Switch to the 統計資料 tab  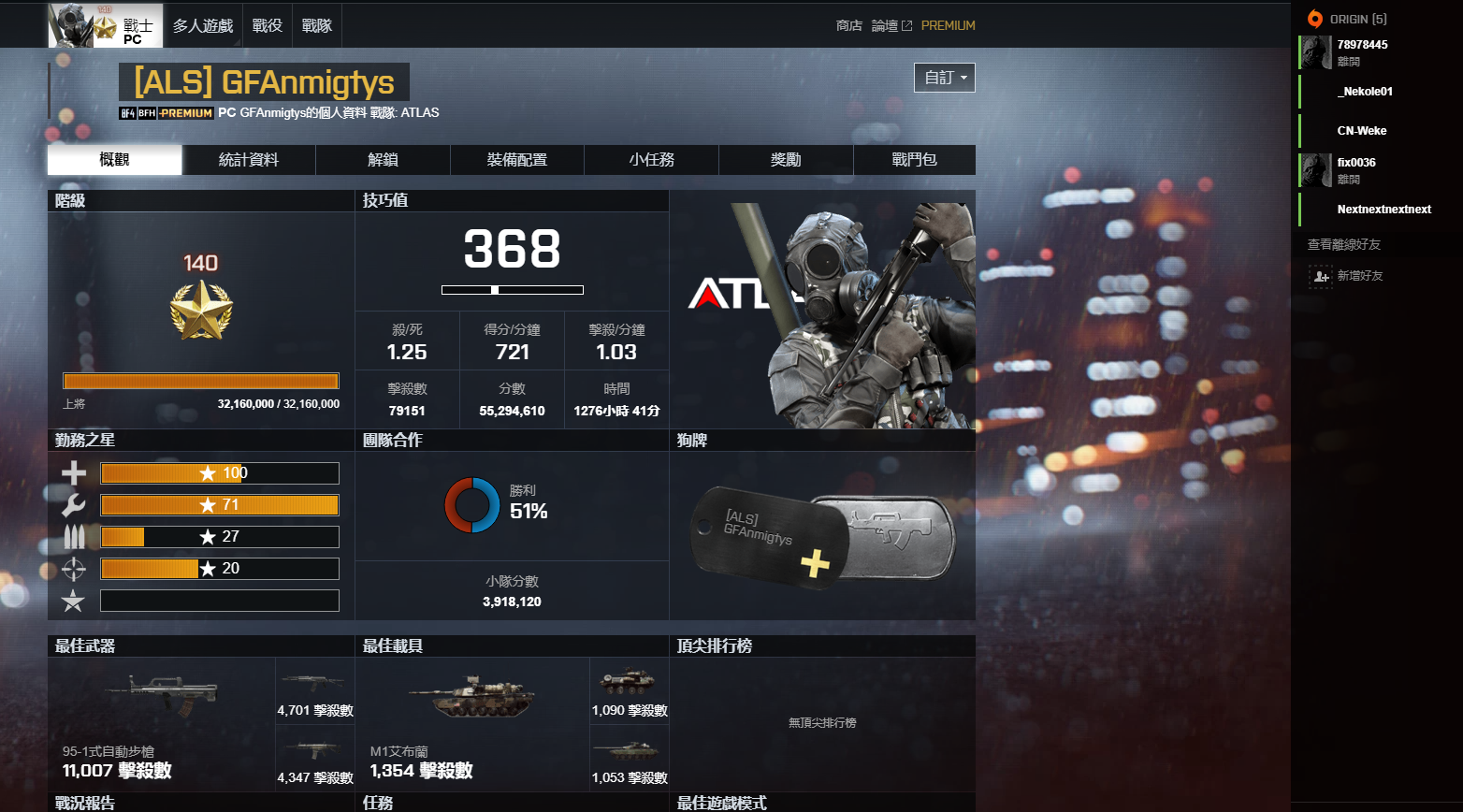[x=249, y=159]
